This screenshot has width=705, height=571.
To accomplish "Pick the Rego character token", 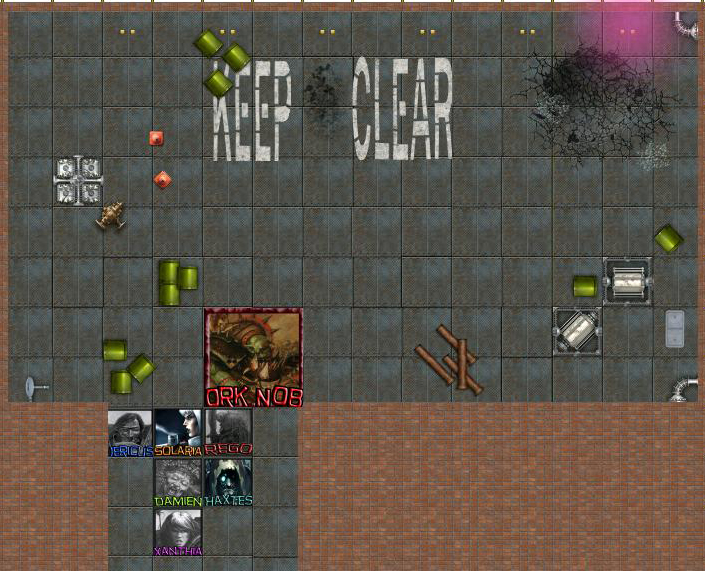I will pyautogui.click(x=228, y=432).
